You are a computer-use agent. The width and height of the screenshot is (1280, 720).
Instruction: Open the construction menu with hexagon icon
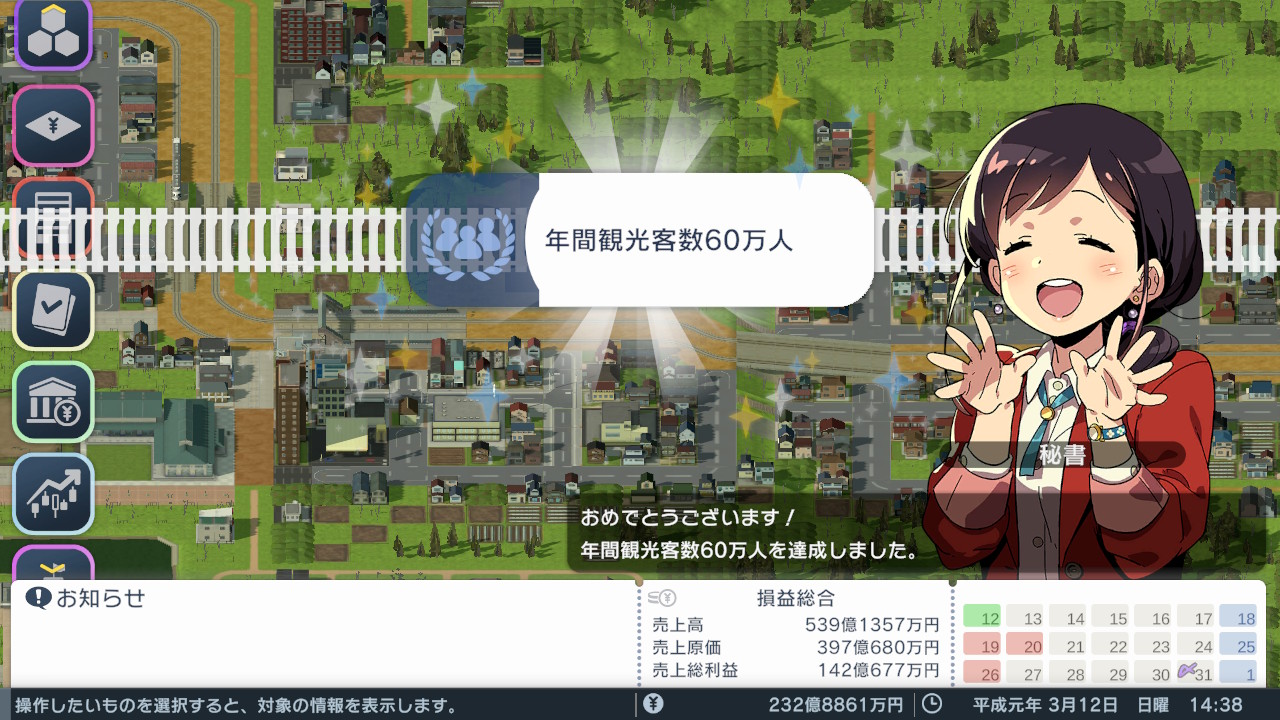[x=53, y=33]
